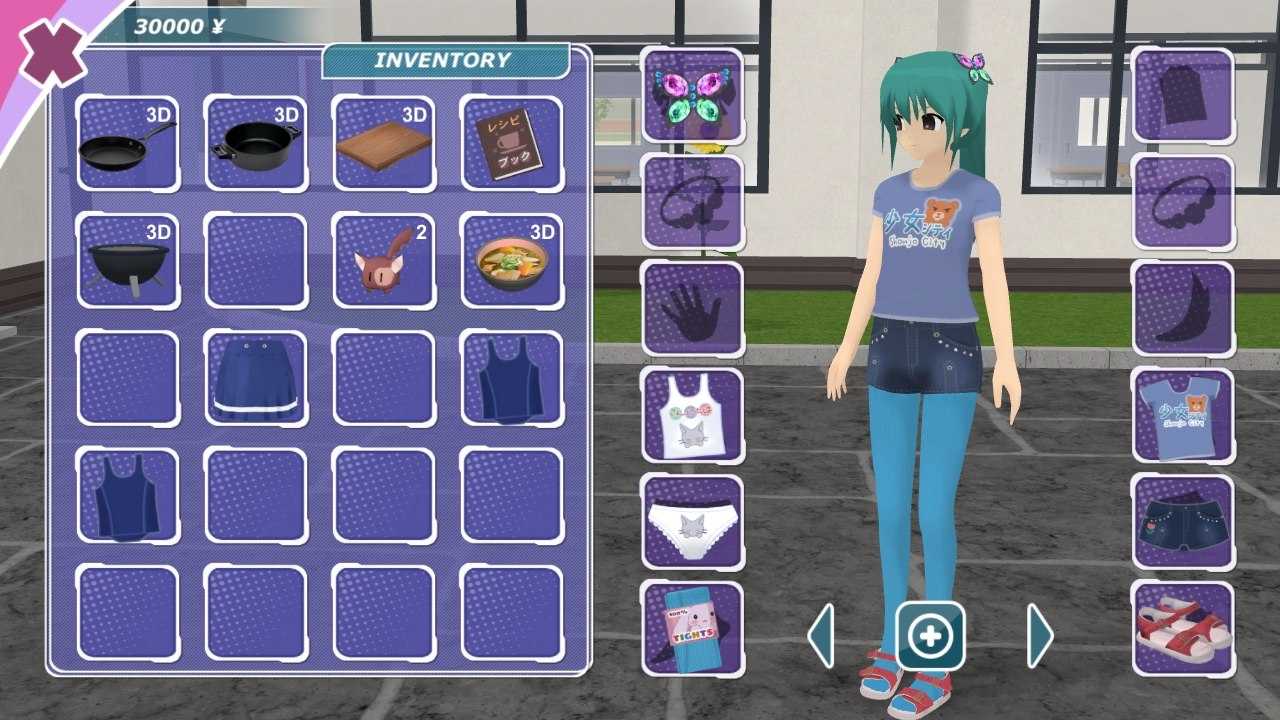The image size is (1280, 720).
Task: Select the soup bowl marked 3D
Action: coord(511,261)
